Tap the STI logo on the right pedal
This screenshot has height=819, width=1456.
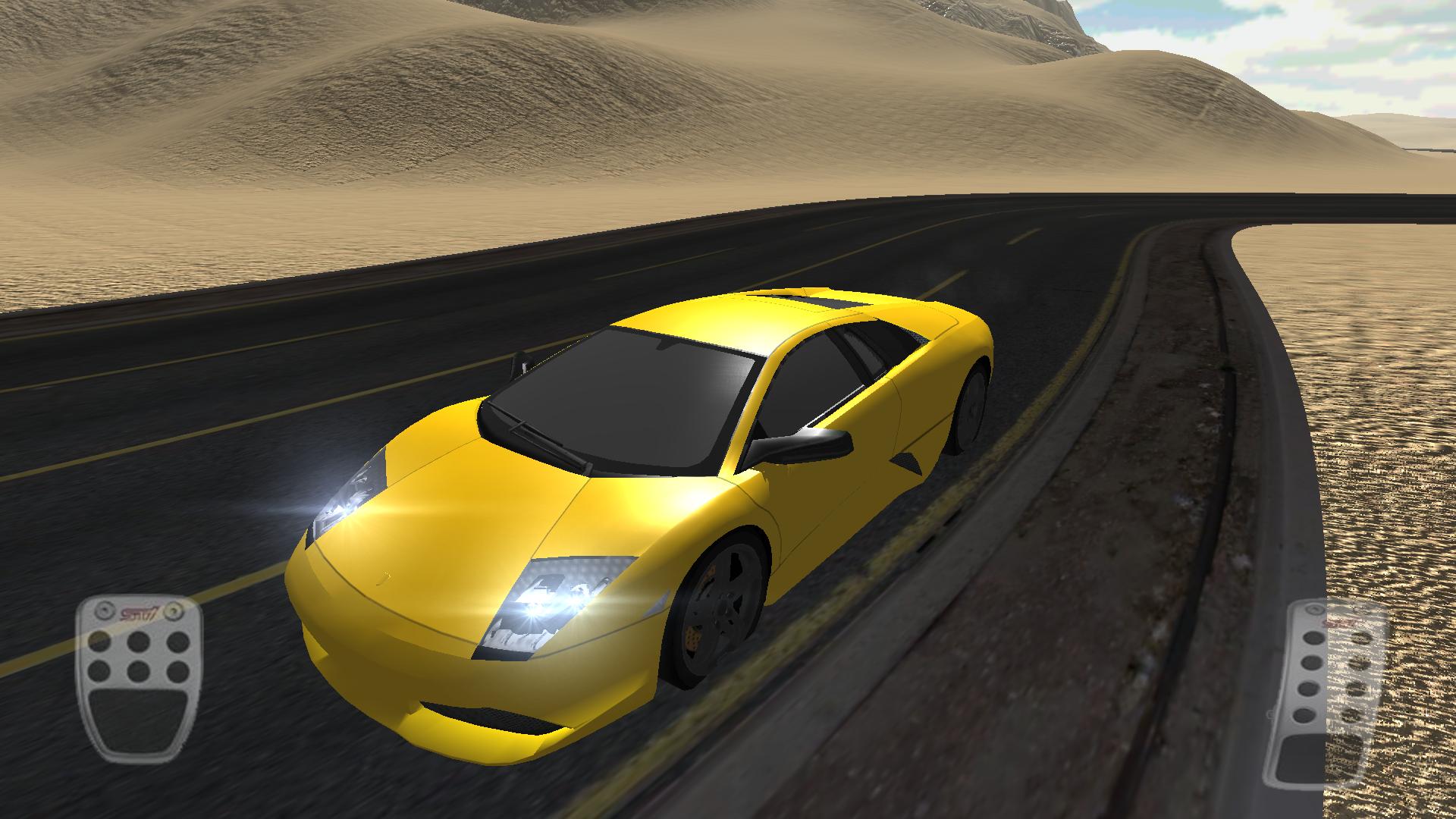(x=1338, y=623)
